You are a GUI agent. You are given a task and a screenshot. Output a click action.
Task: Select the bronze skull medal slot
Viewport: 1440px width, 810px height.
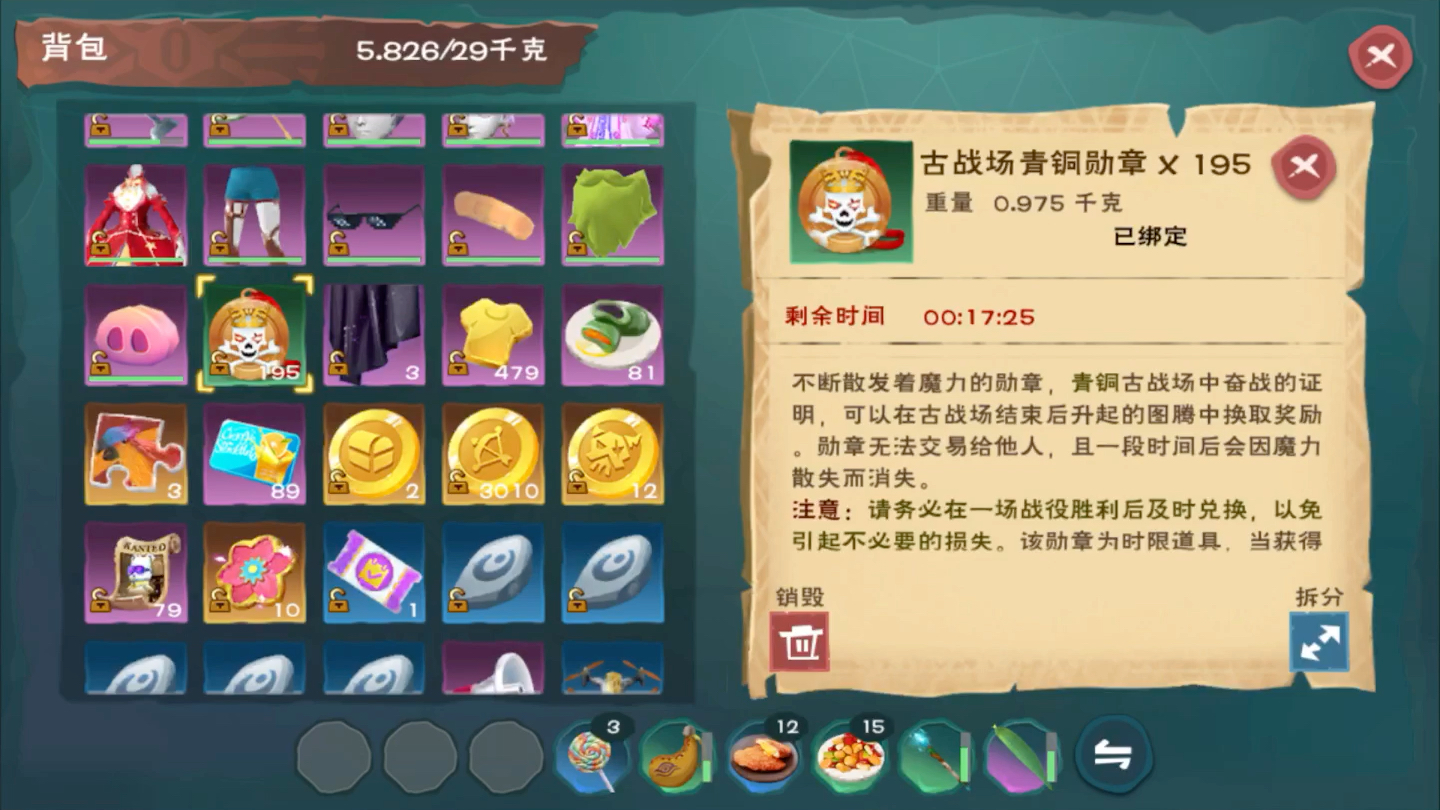coord(255,335)
